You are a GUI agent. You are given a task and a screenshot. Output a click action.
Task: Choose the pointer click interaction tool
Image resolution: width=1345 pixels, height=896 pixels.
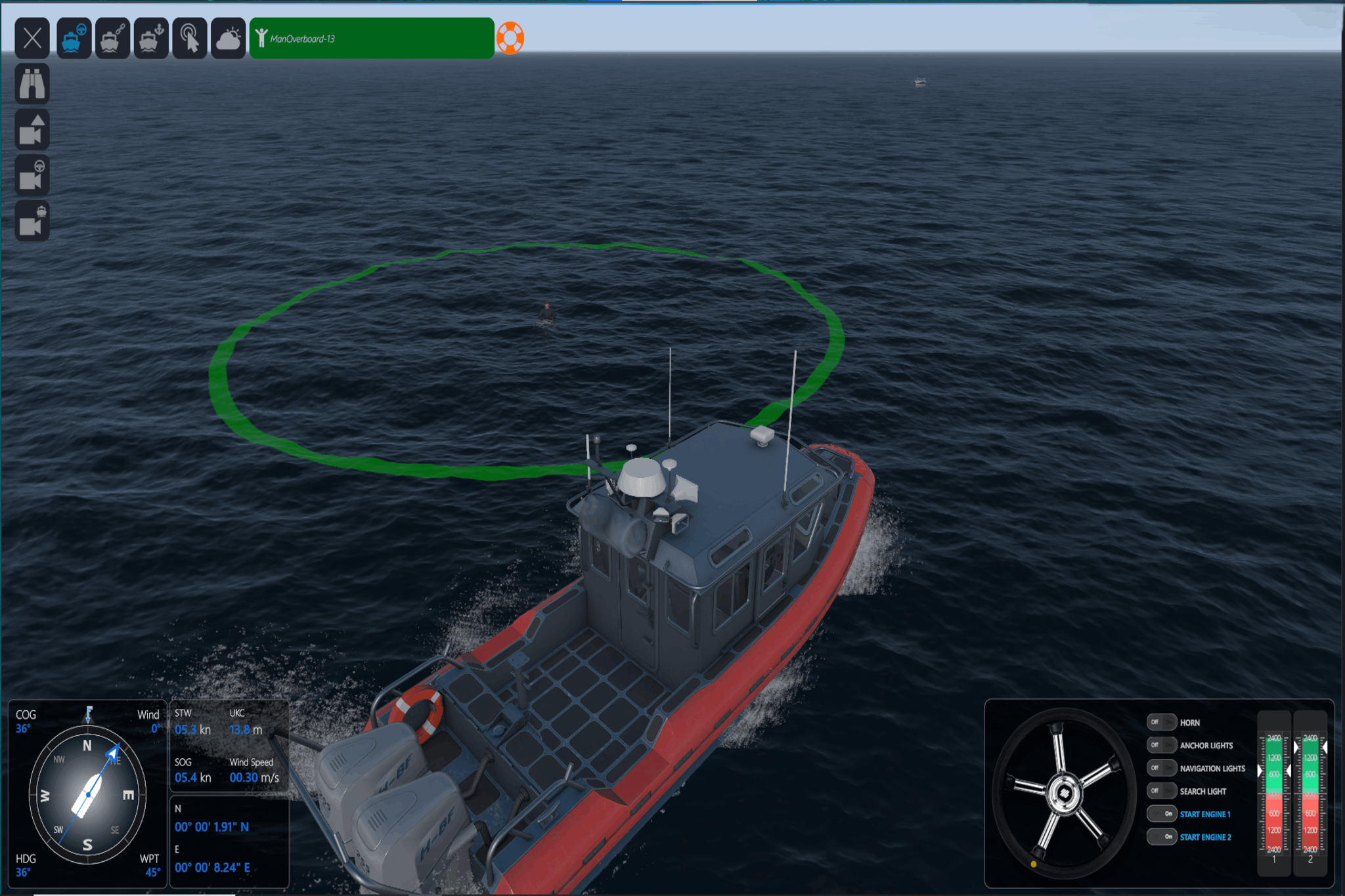(190, 38)
